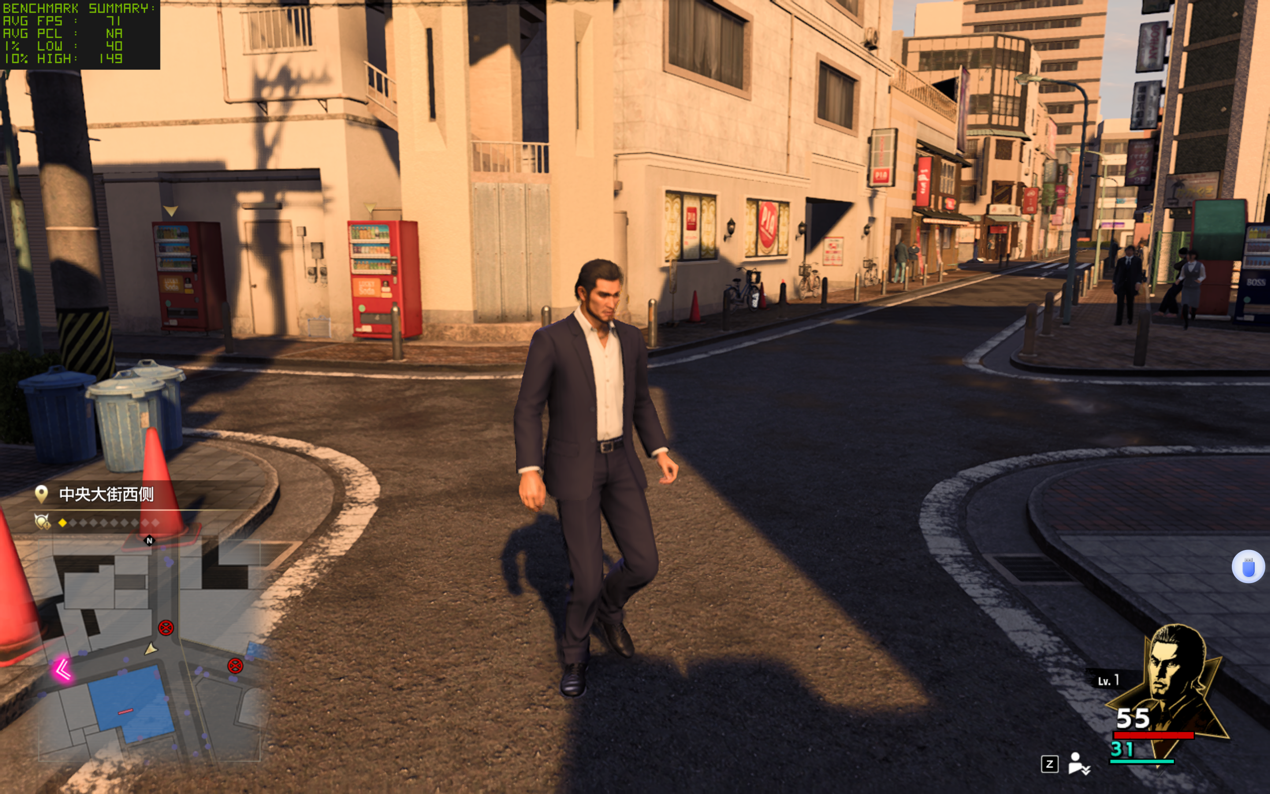The image size is (1270, 794).
Task: Select the 中央大街西側 location label
Action: click(106, 494)
